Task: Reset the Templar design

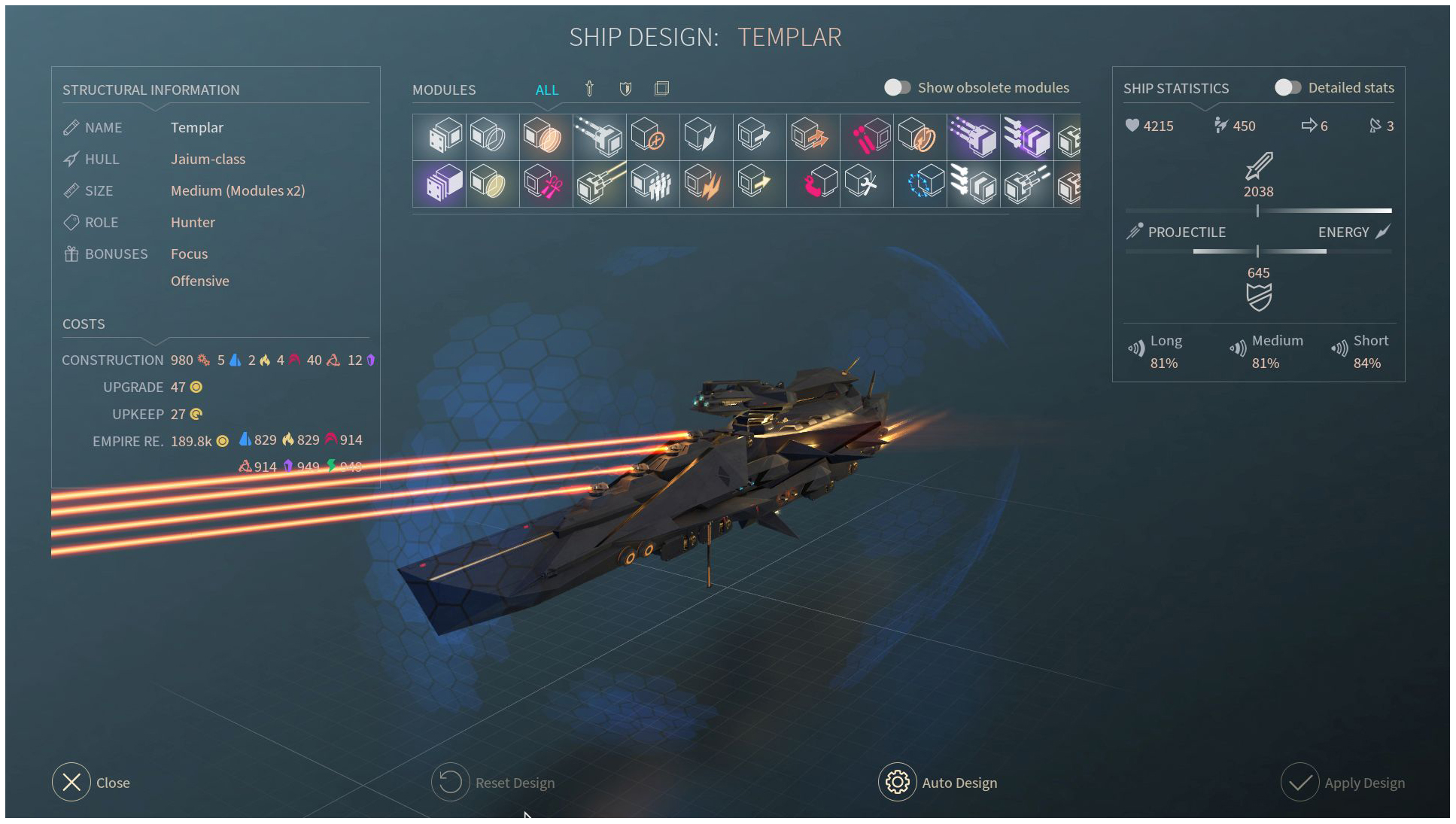Action: tap(451, 783)
